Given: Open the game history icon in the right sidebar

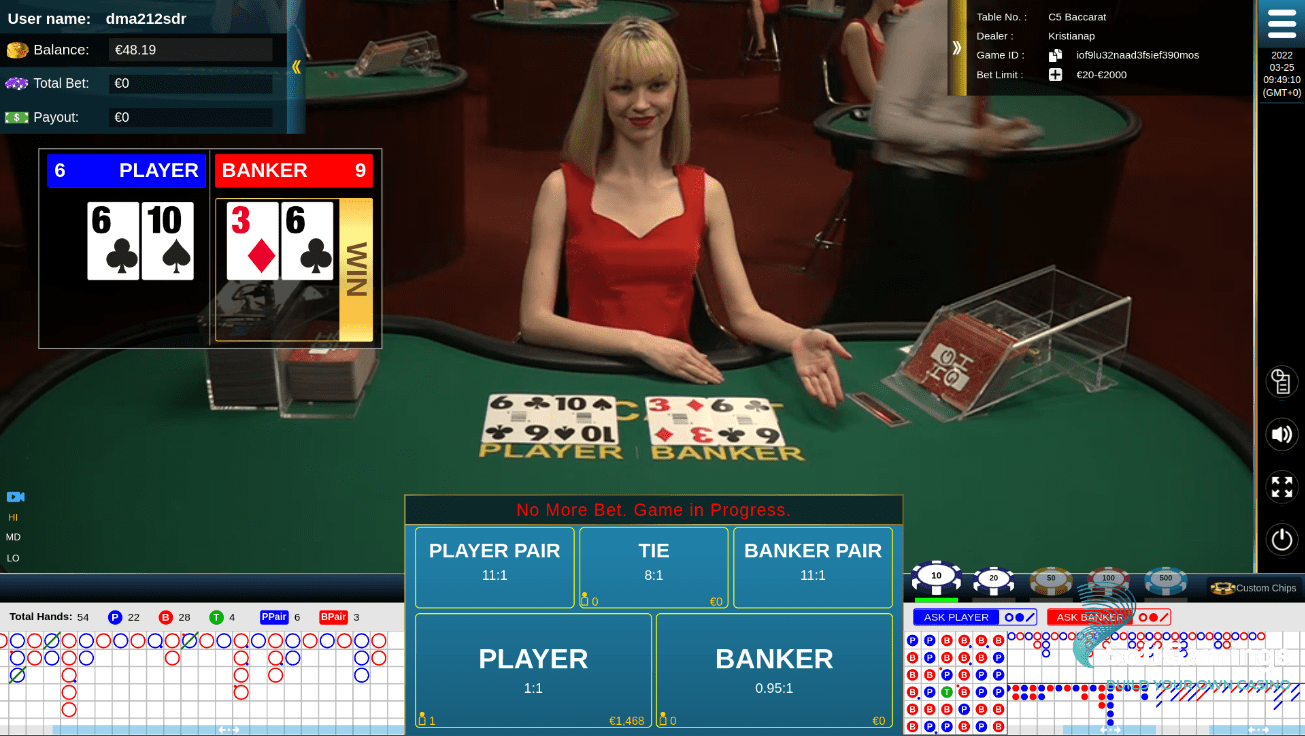Looking at the screenshot, I should coord(1281,381).
